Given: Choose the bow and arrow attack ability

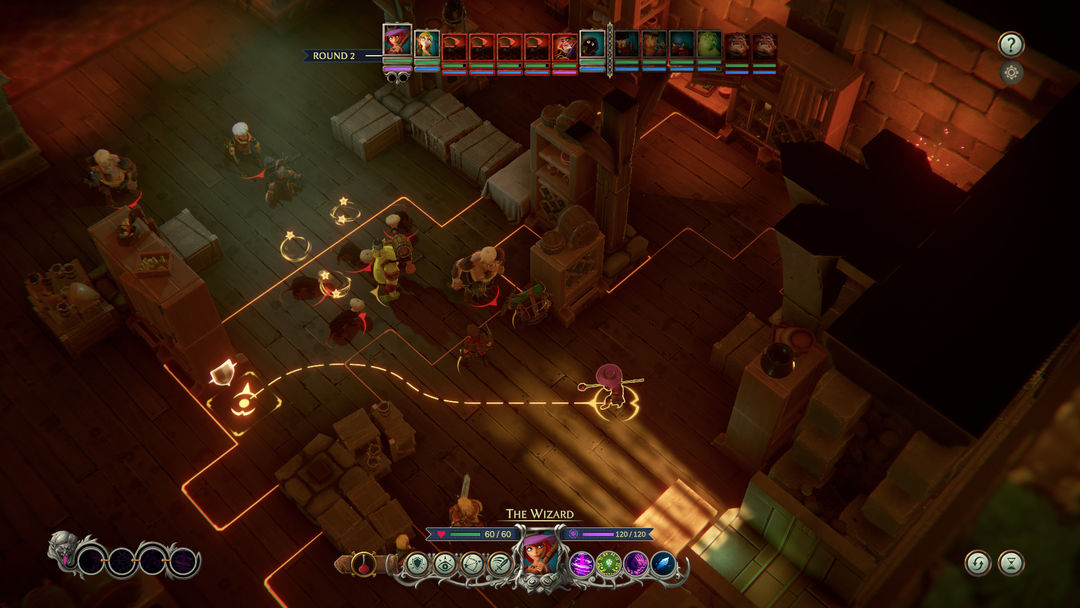Looking at the screenshot, I should [x=472, y=564].
